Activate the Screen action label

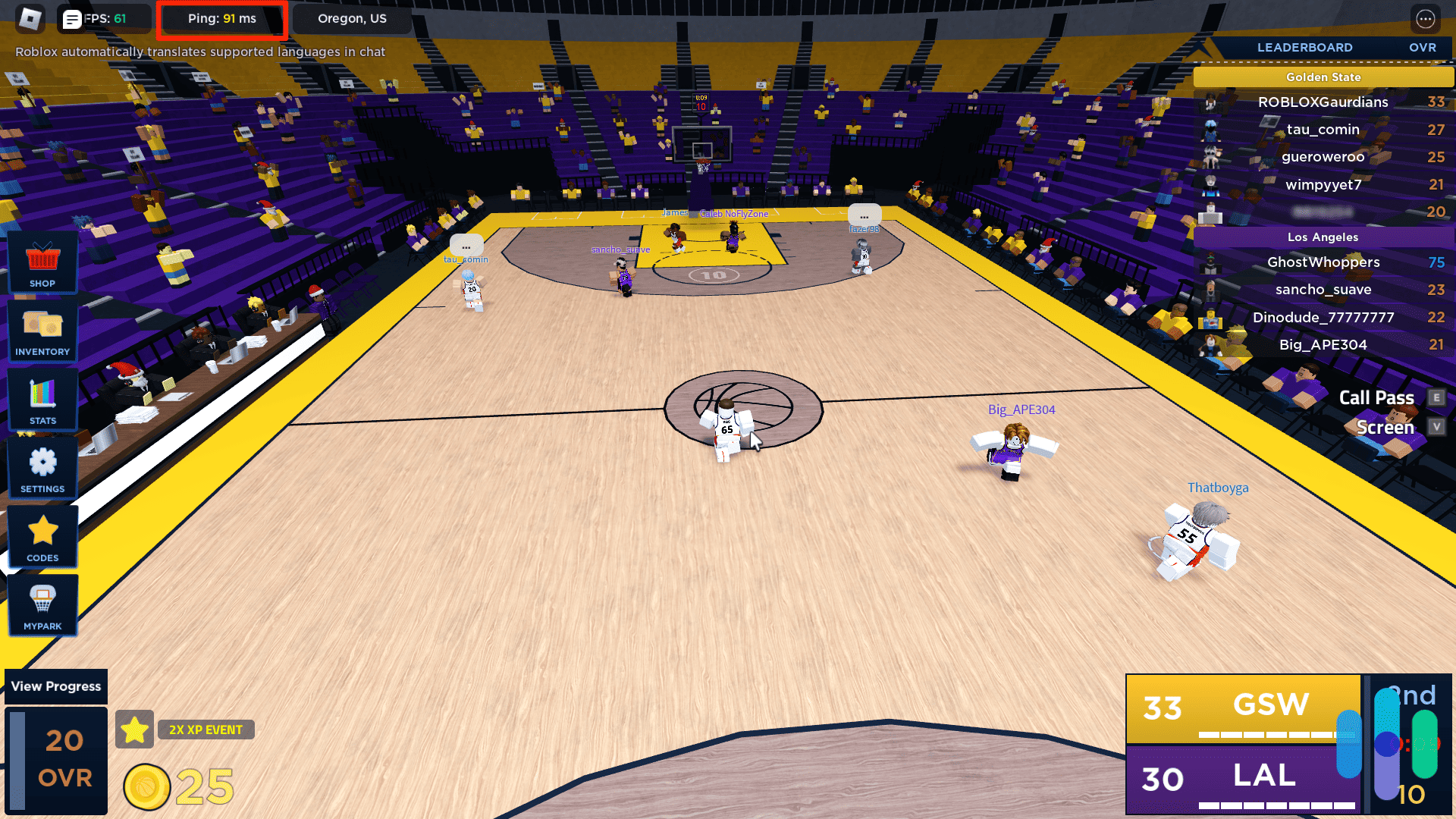click(x=1384, y=427)
